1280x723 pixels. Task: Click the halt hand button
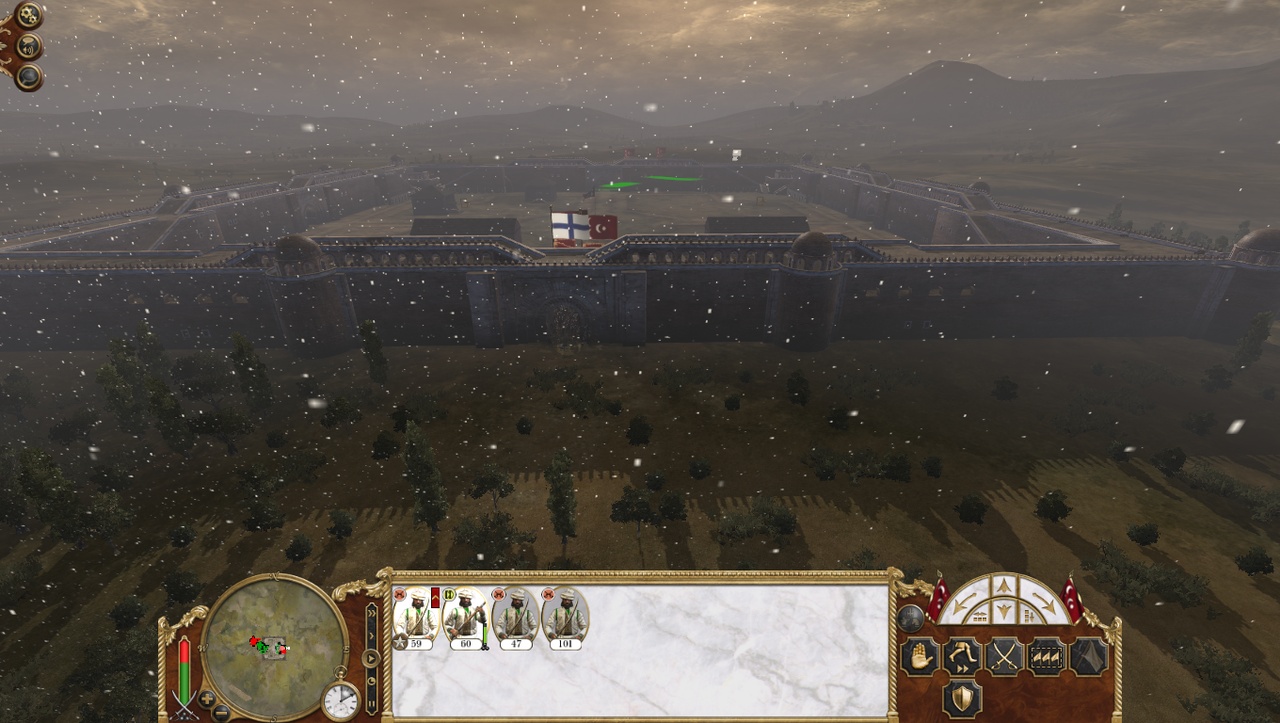pyautogui.click(x=920, y=657)
